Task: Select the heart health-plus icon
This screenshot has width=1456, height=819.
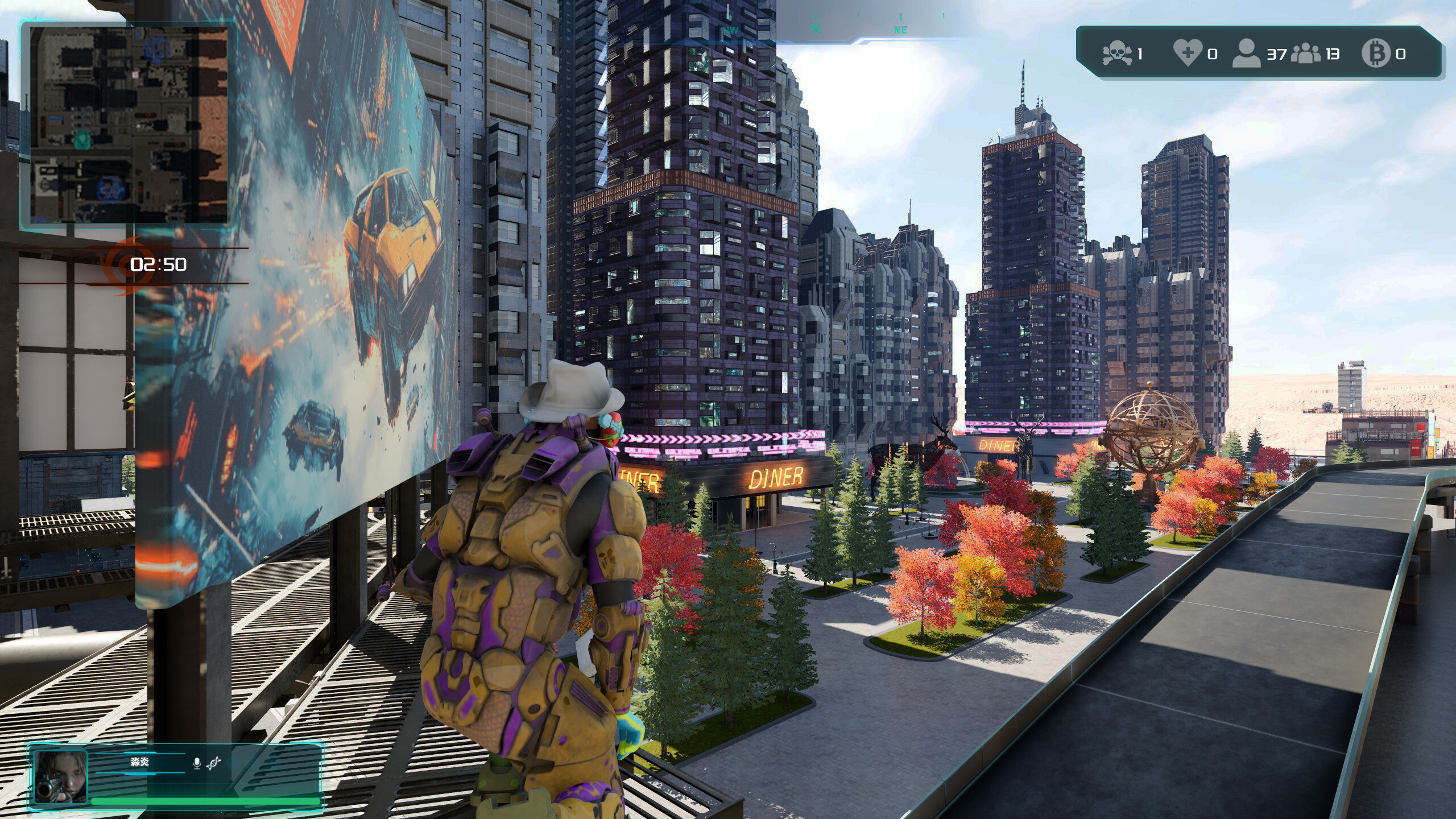Action: 1188,53
